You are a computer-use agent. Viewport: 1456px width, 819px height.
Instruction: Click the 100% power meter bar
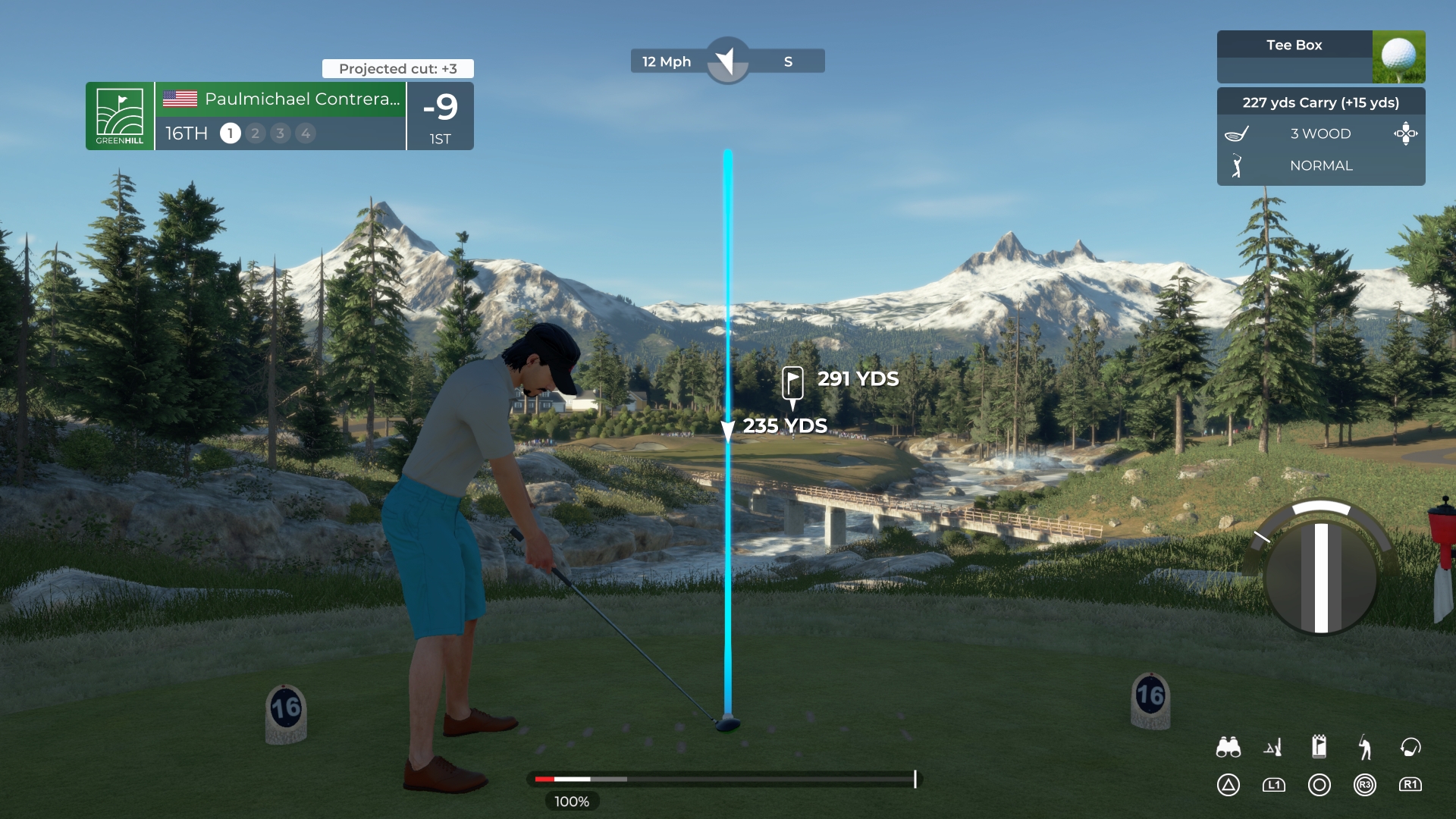(720, 778)
